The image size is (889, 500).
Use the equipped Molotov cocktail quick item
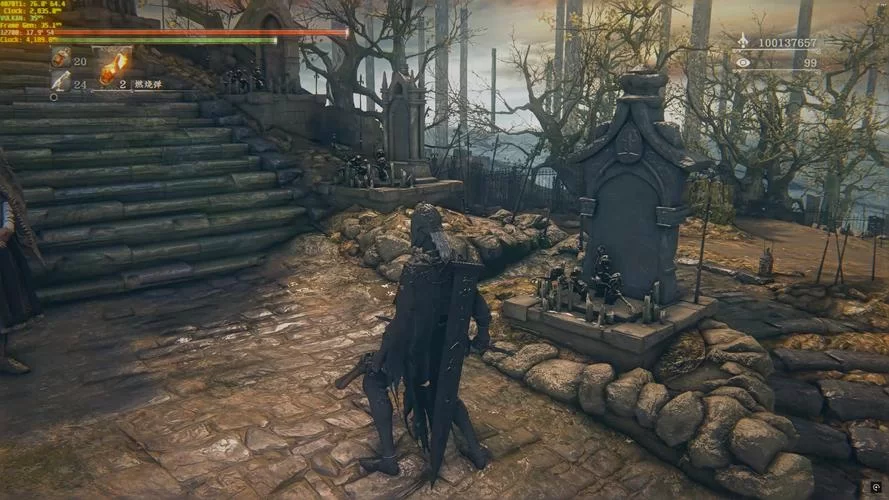point(114,66)
